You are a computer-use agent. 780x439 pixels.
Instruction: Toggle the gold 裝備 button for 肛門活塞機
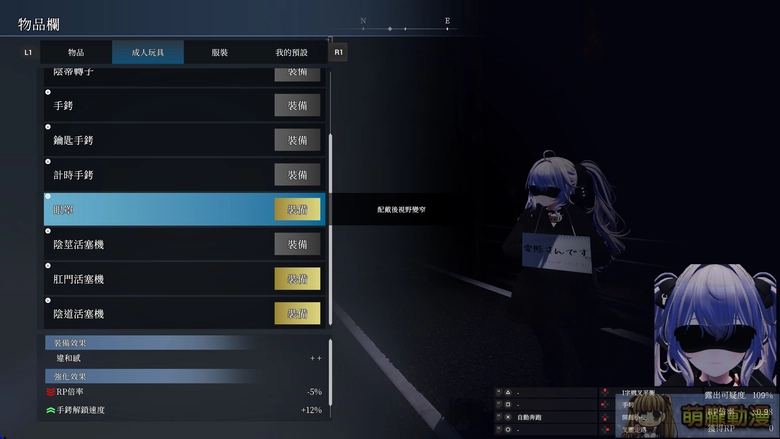(297, 279)
